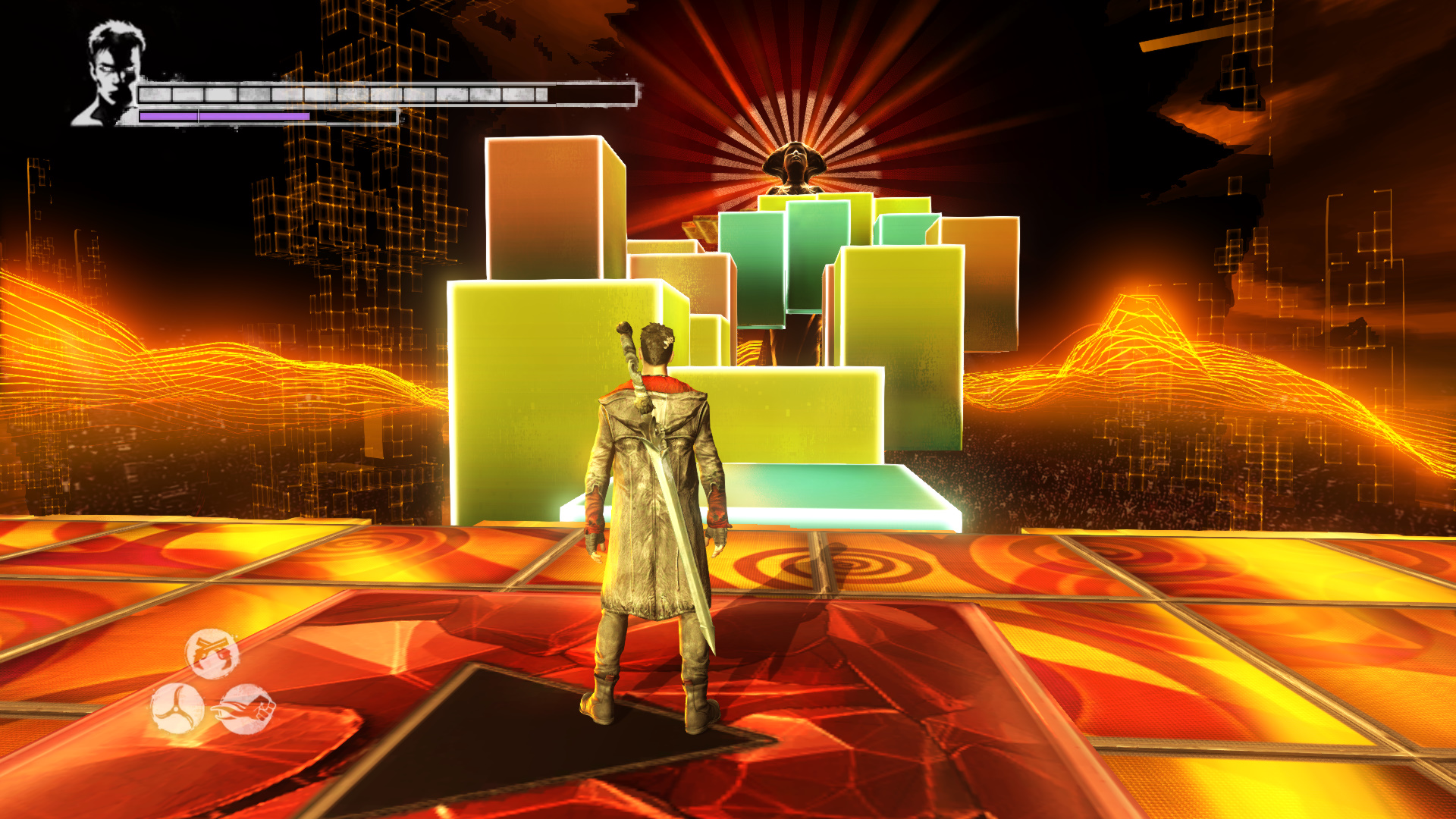Image resolution: width=1456 pixels, height=819 pixels.
Task: Activate the flaming gauntlet fist icon
Action: tap(247, 710)
